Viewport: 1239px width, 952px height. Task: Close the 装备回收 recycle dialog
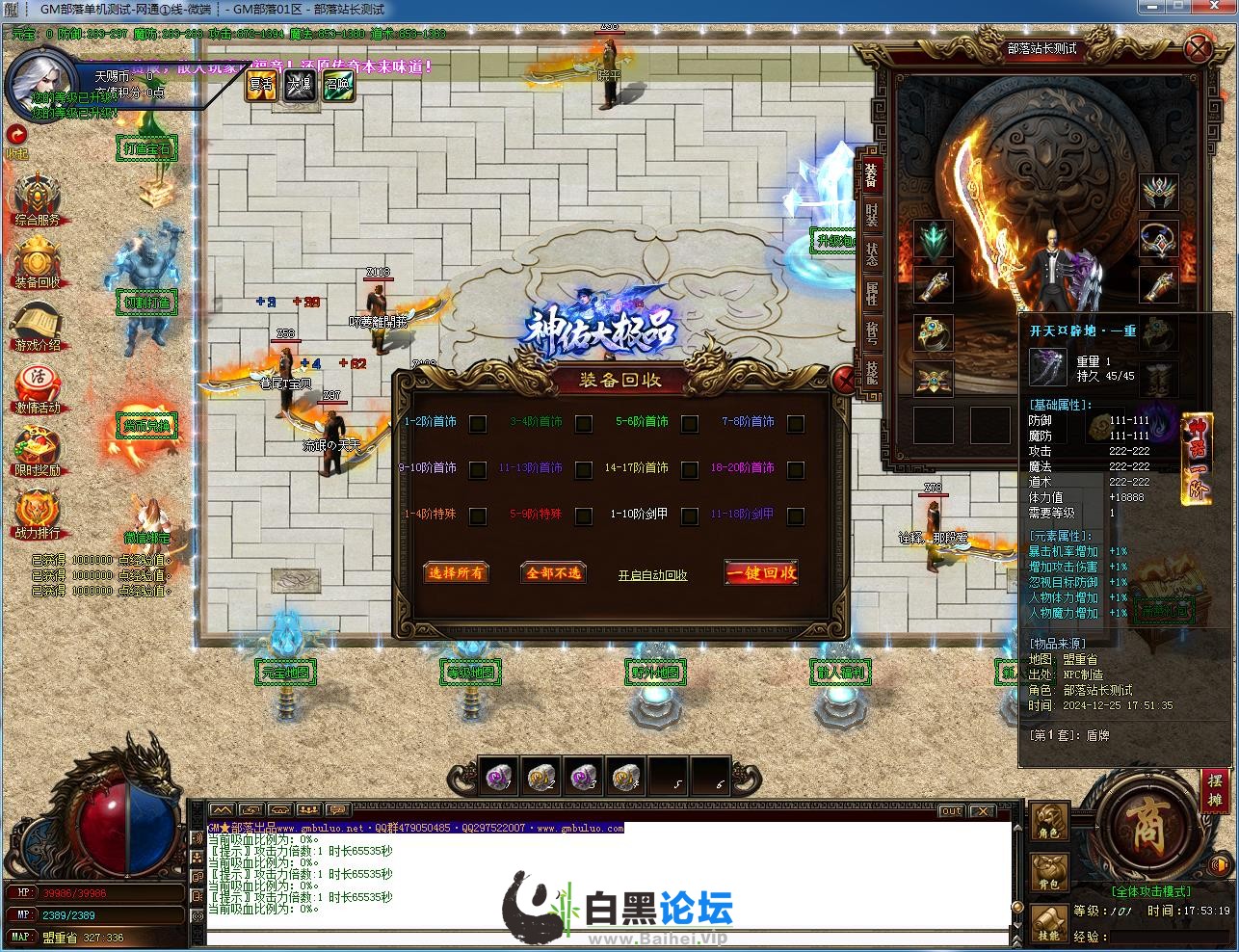tap(844, 381)
